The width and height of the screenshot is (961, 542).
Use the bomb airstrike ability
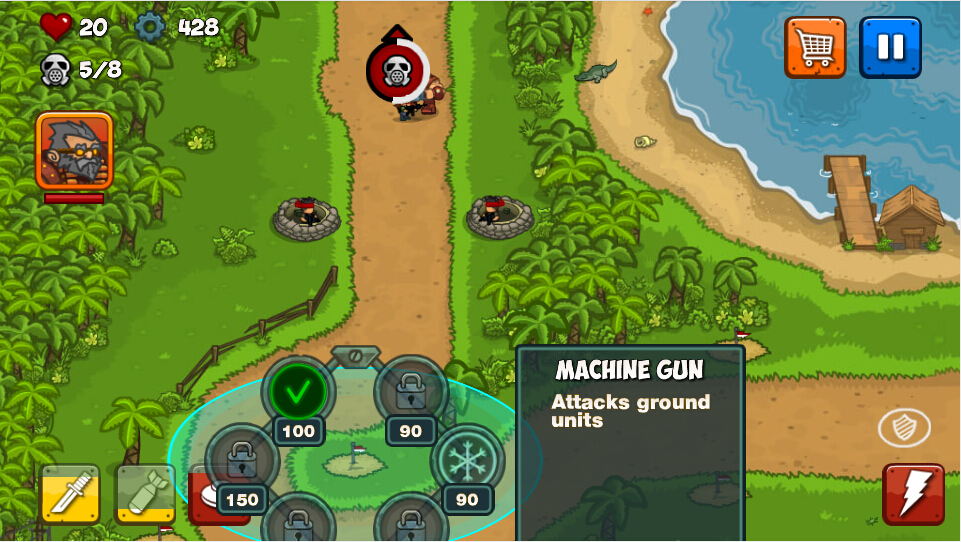point(145,493)
